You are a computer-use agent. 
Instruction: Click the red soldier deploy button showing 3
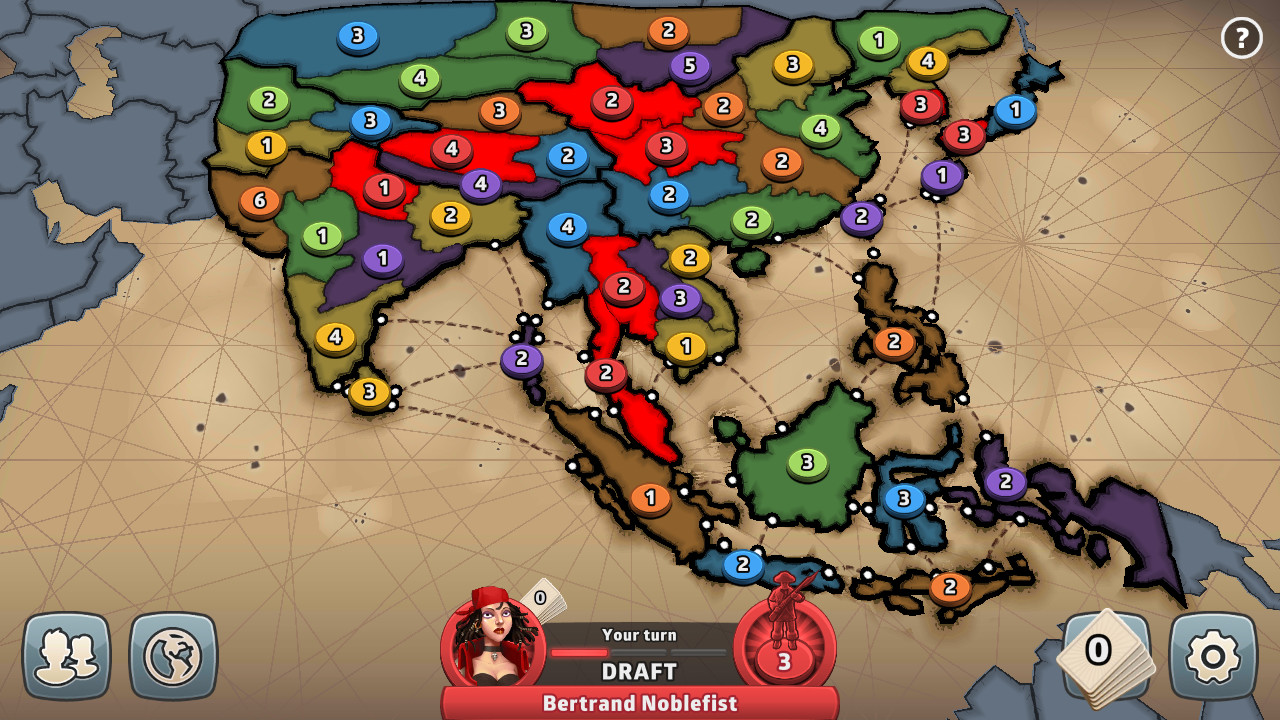tap(784, 650)
